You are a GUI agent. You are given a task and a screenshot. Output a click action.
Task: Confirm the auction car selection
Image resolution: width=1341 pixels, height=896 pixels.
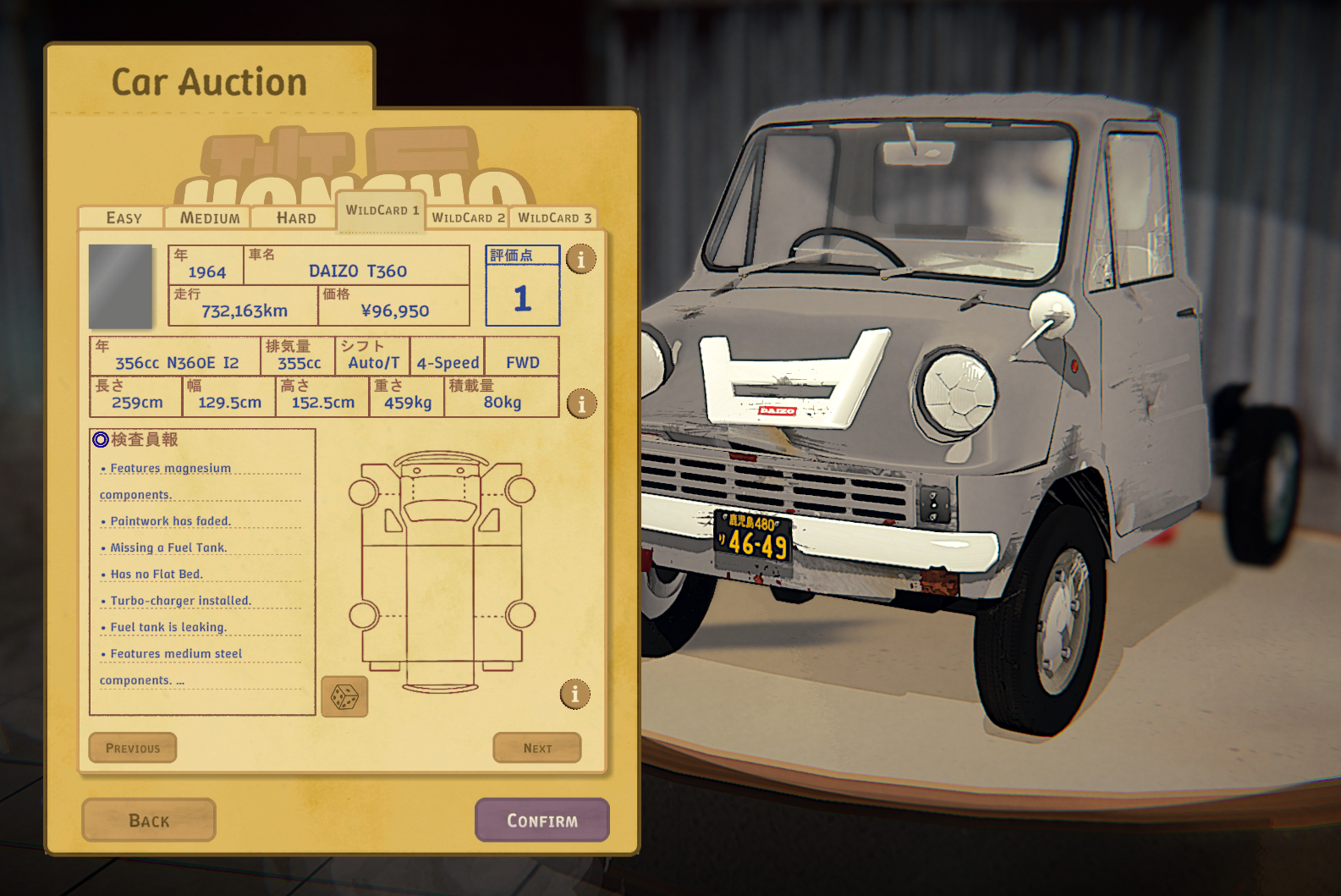[x=542, y=820]
